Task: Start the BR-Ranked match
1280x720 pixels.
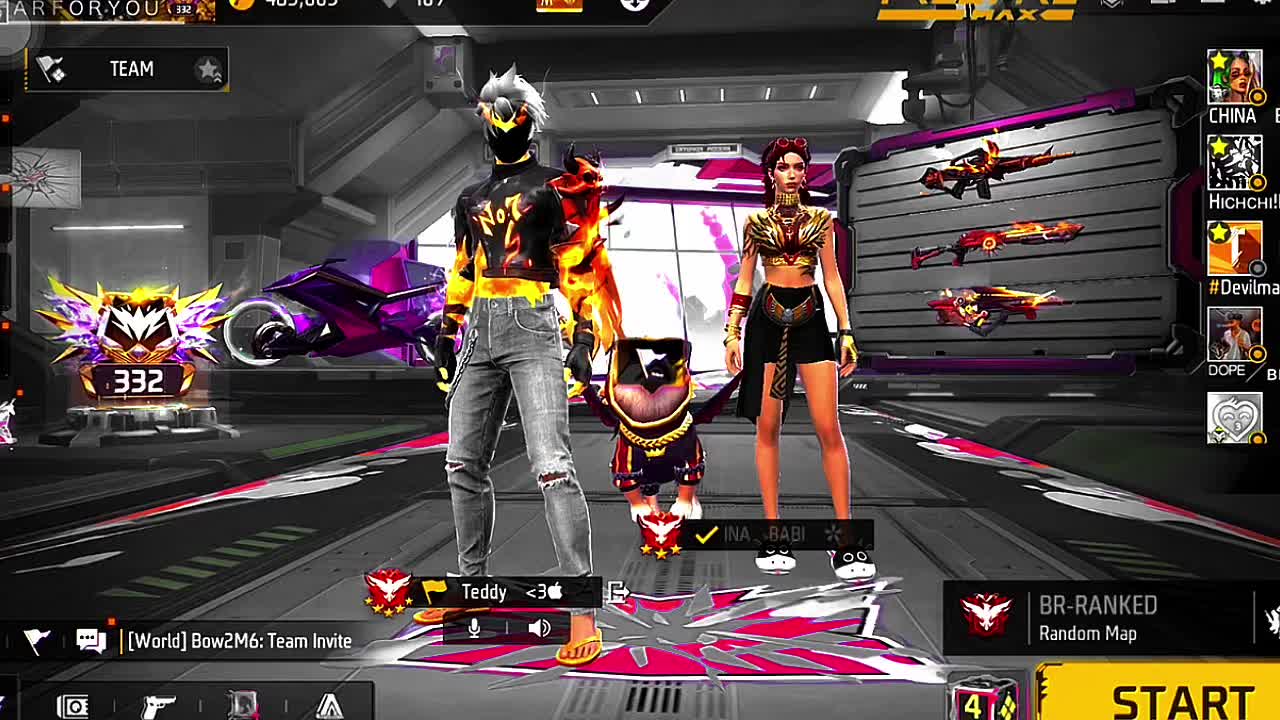Action: pos(1170,698)
